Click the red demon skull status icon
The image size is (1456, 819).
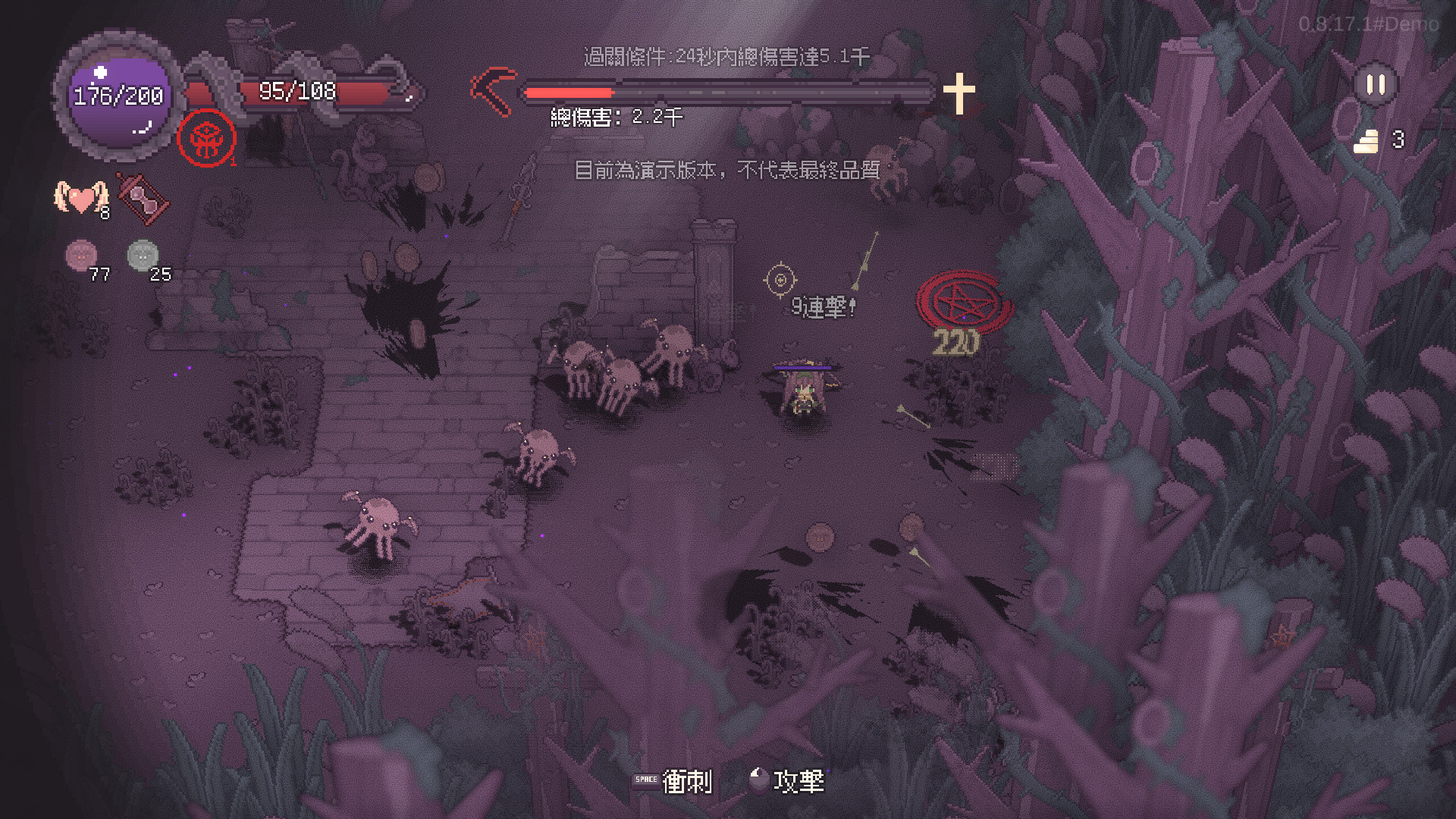(206, 139)
